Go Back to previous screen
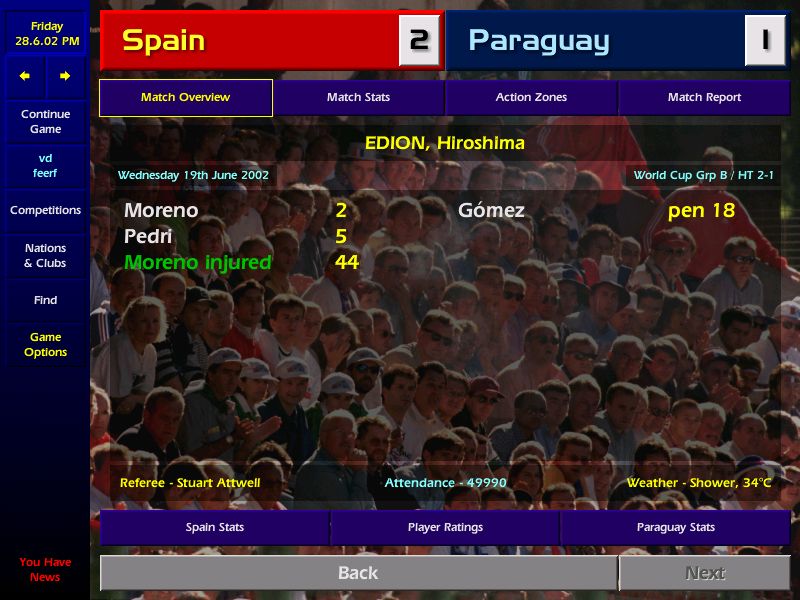This screenshot has height=600, width=800. (358, 573)
